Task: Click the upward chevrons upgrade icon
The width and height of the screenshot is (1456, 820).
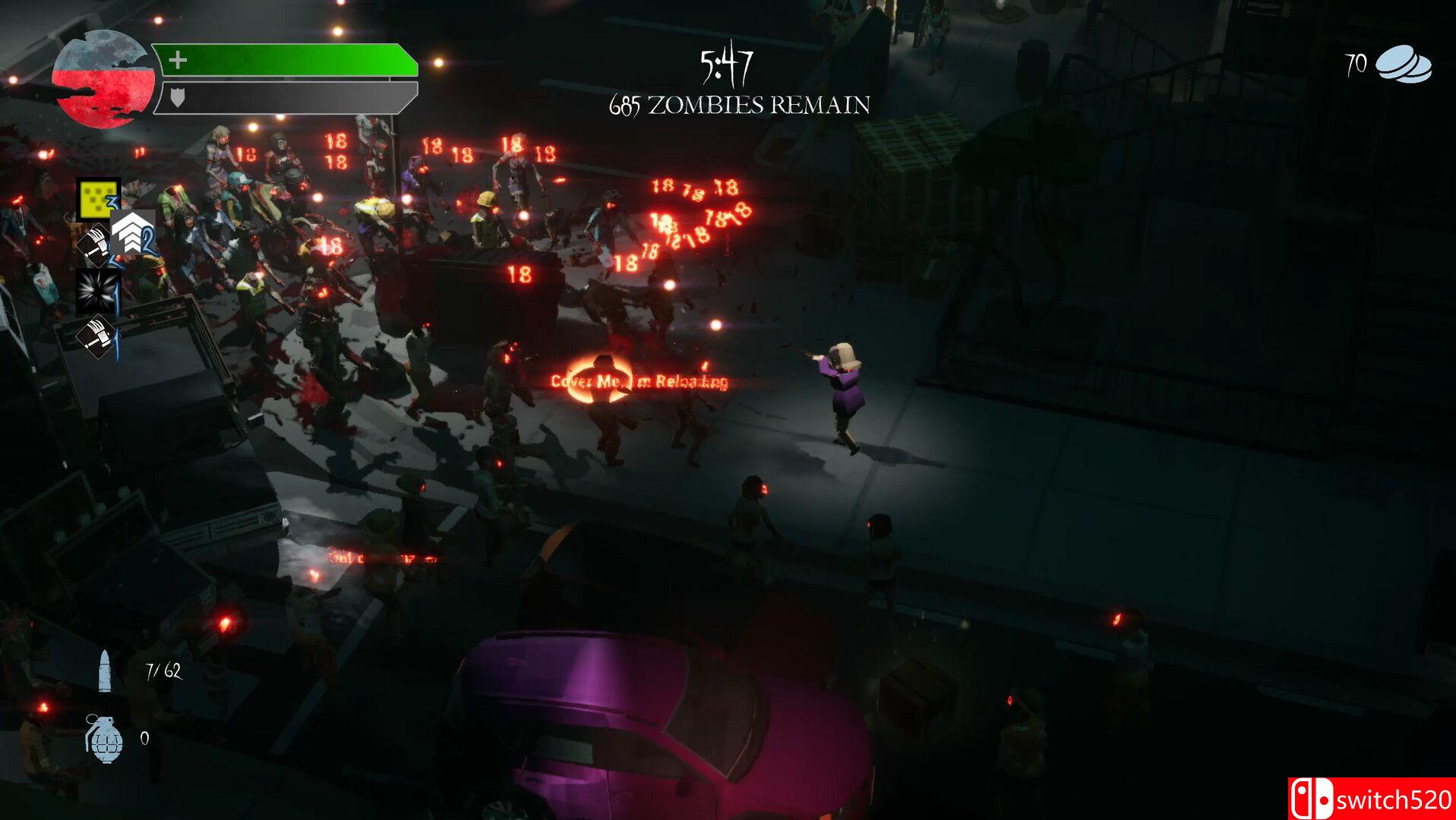Action: pyautogui.click(x=132, y=233)
